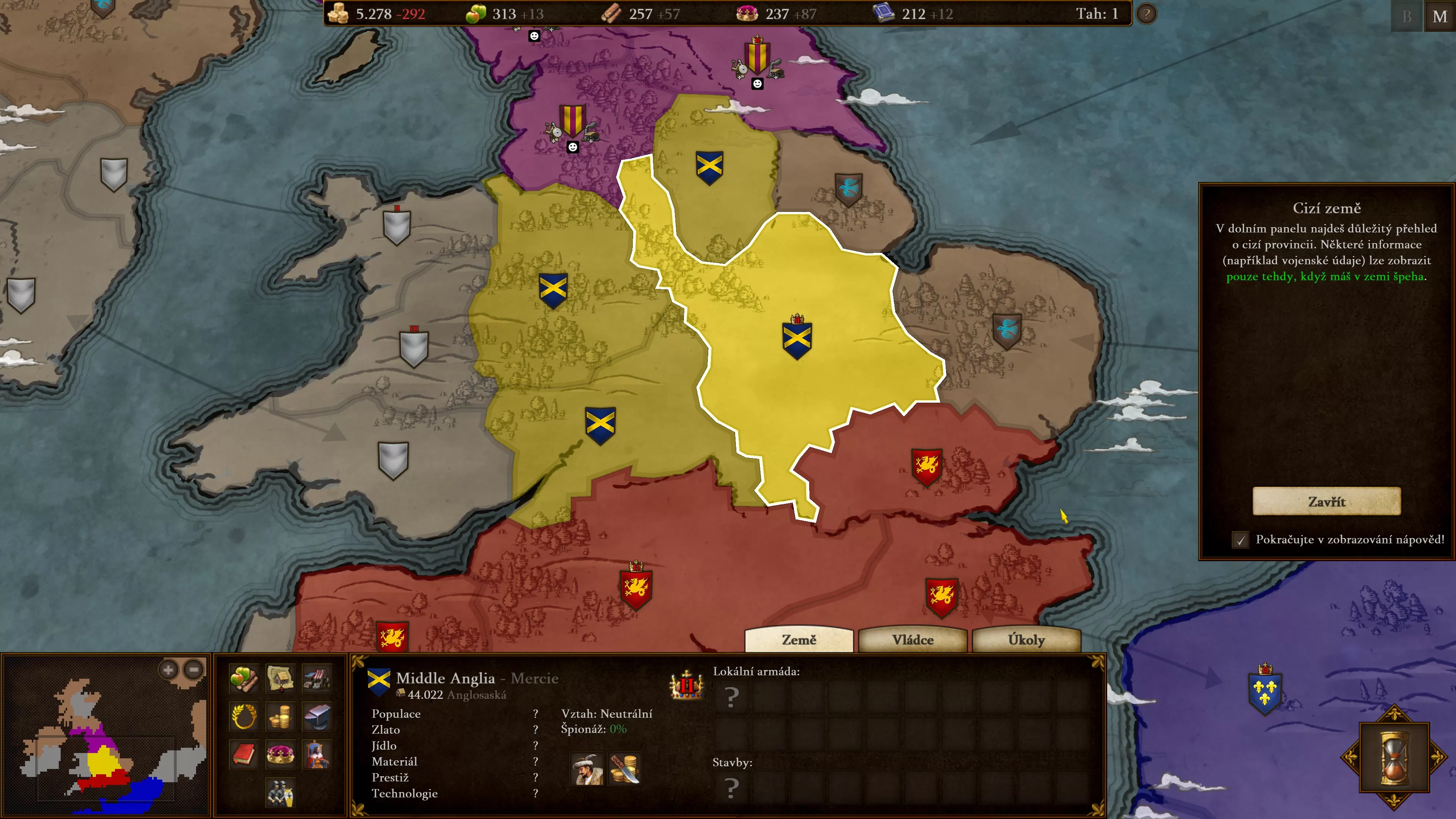Select the house on parchment map icon
This screenshot has width=1456, height=819.
pyautogui.click(x=280, y=678)
